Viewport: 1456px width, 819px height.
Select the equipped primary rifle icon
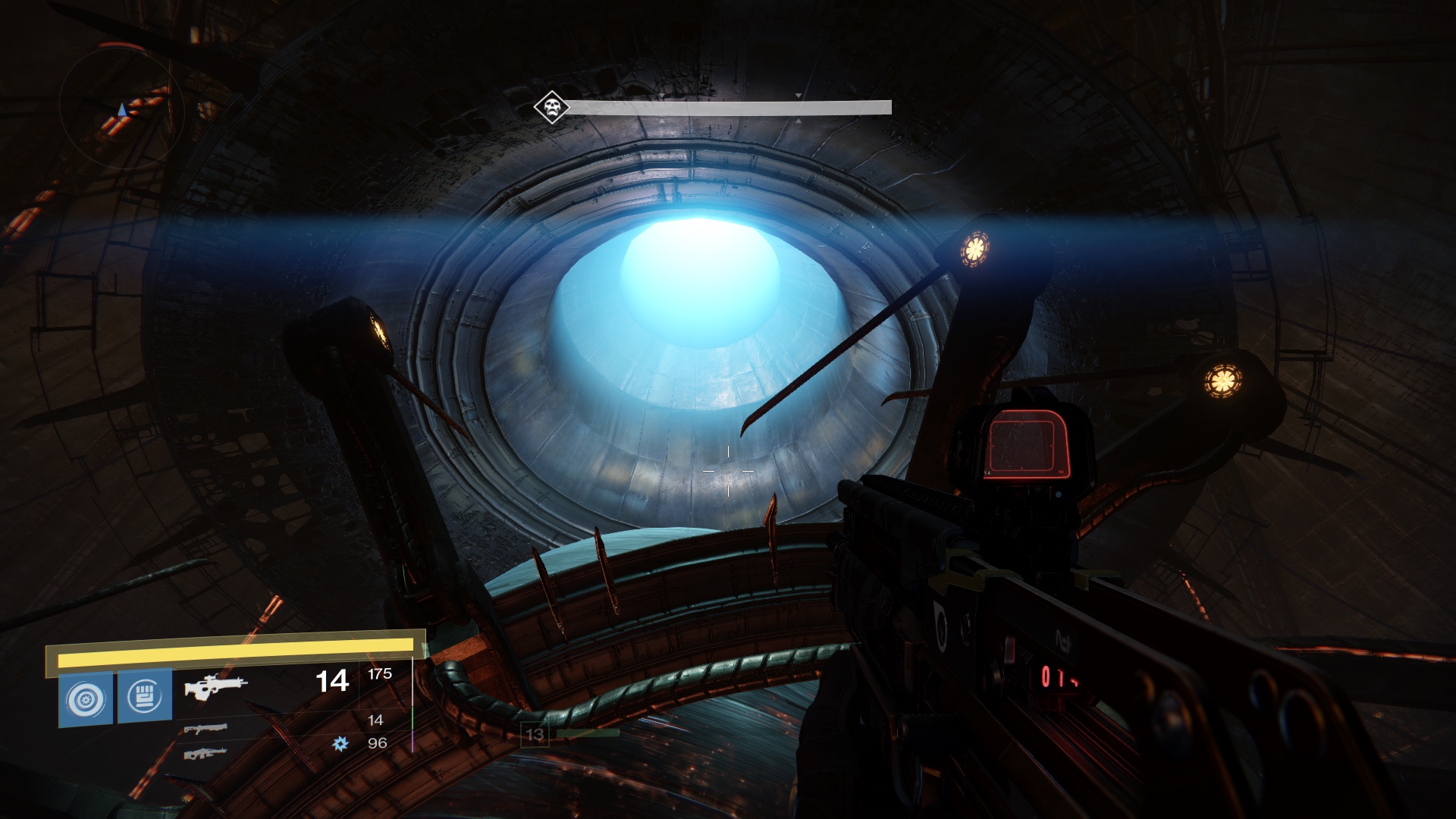[x=215, y=687]
